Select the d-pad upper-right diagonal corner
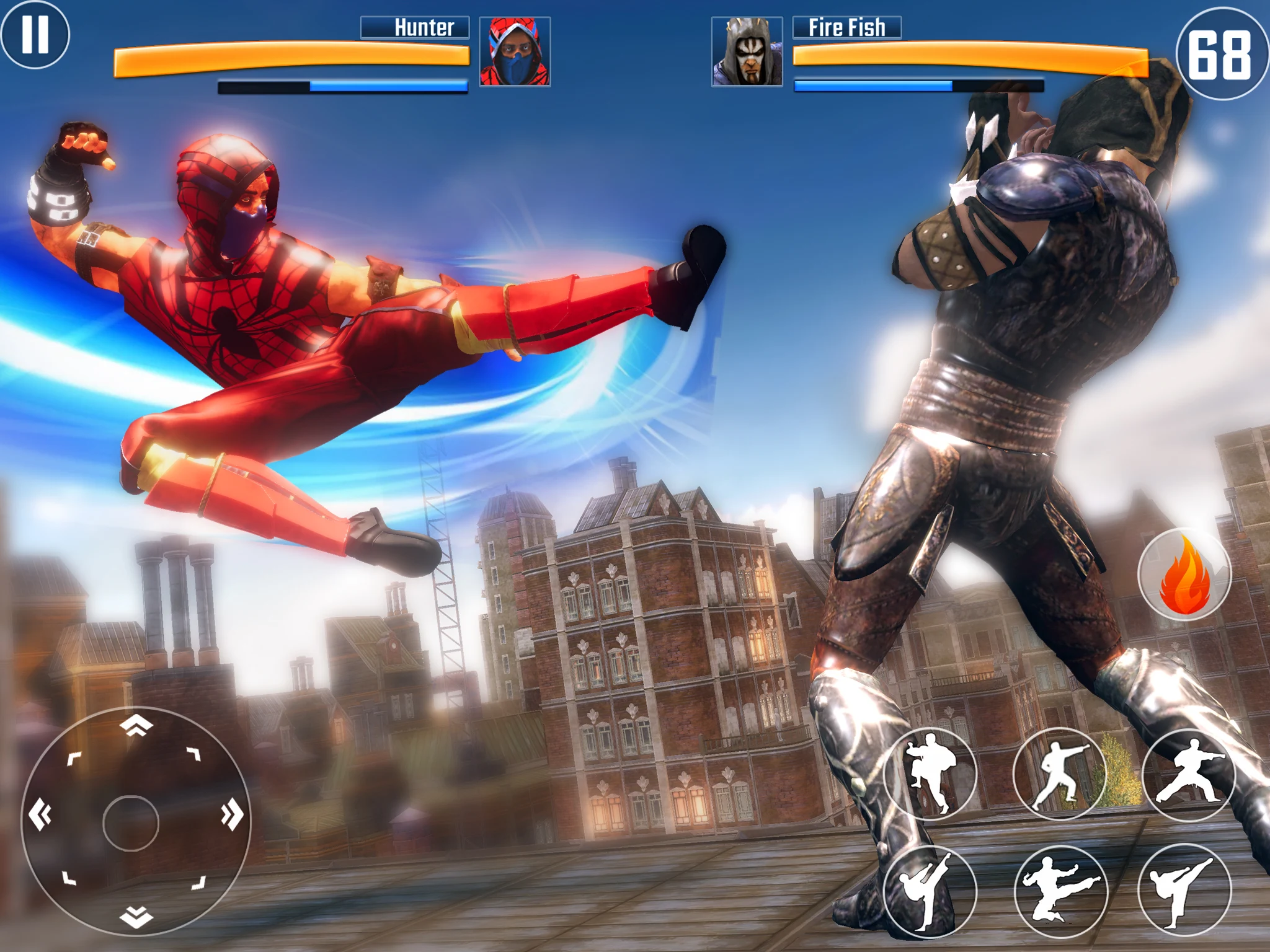 click(x=194, y=754)
